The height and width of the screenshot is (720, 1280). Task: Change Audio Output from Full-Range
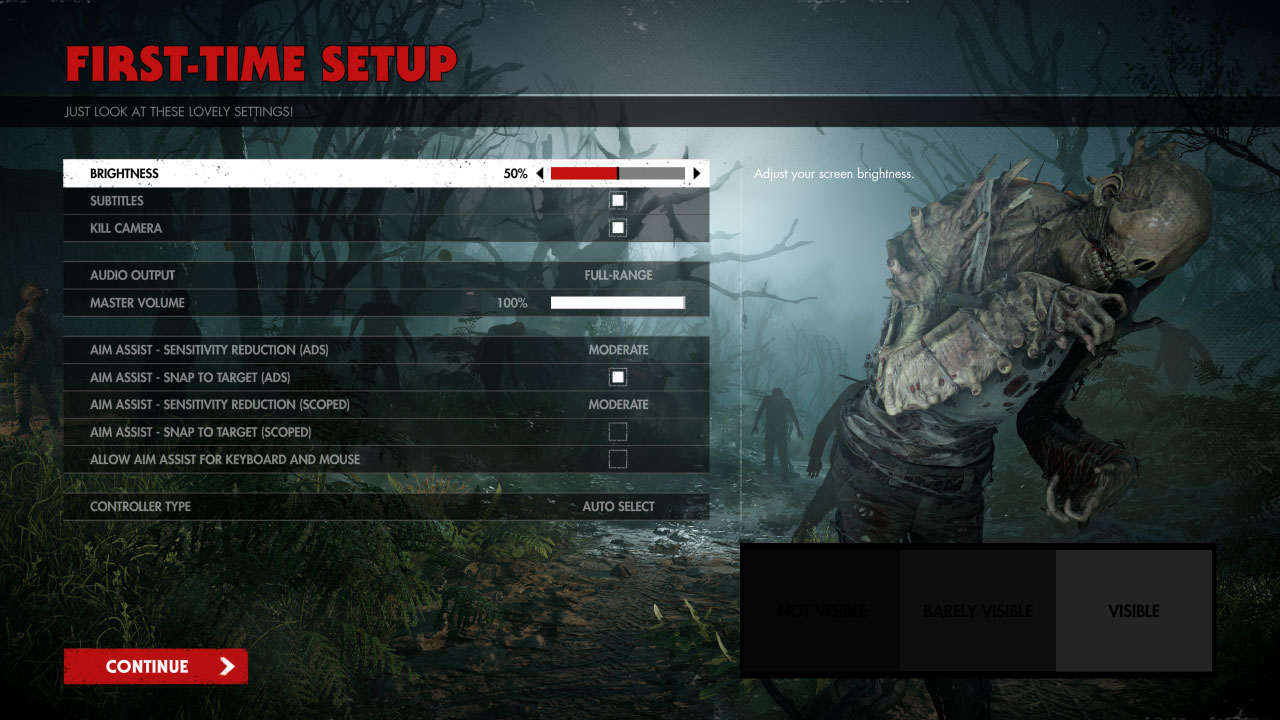click(619, 275)
